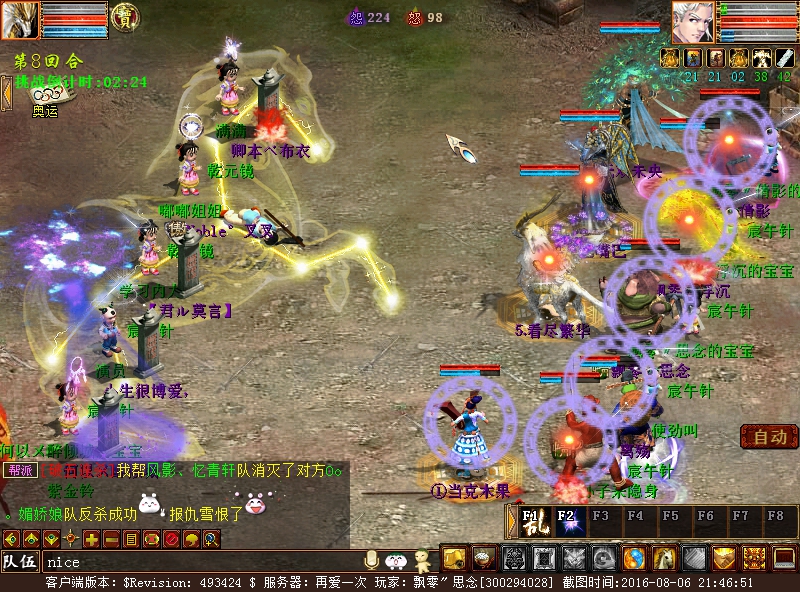Viewport: 800px width, 592px height.
Task: Open the laptop system menu icon
Action: coord(786,558)
